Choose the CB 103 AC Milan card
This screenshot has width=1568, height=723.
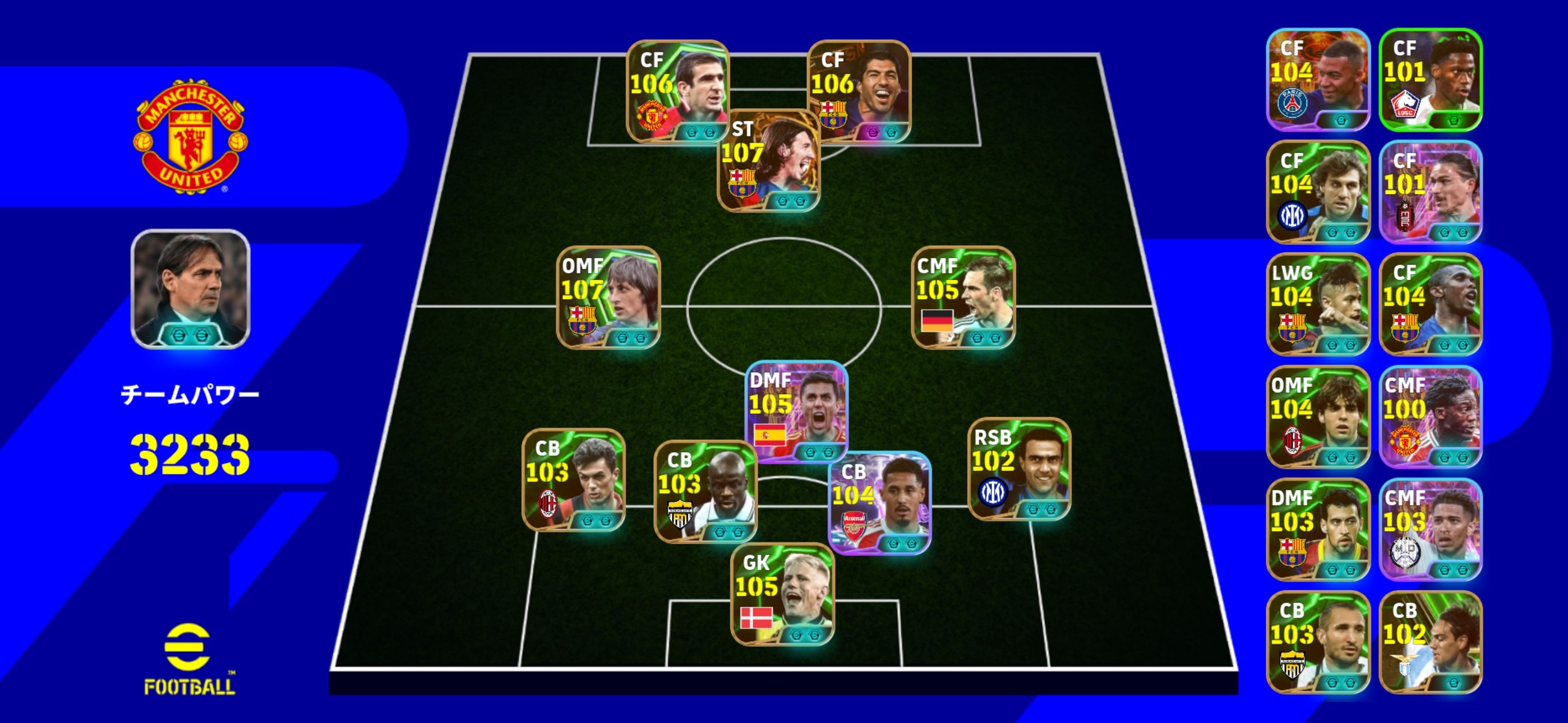pyautogui.click(x=573, y=480)
